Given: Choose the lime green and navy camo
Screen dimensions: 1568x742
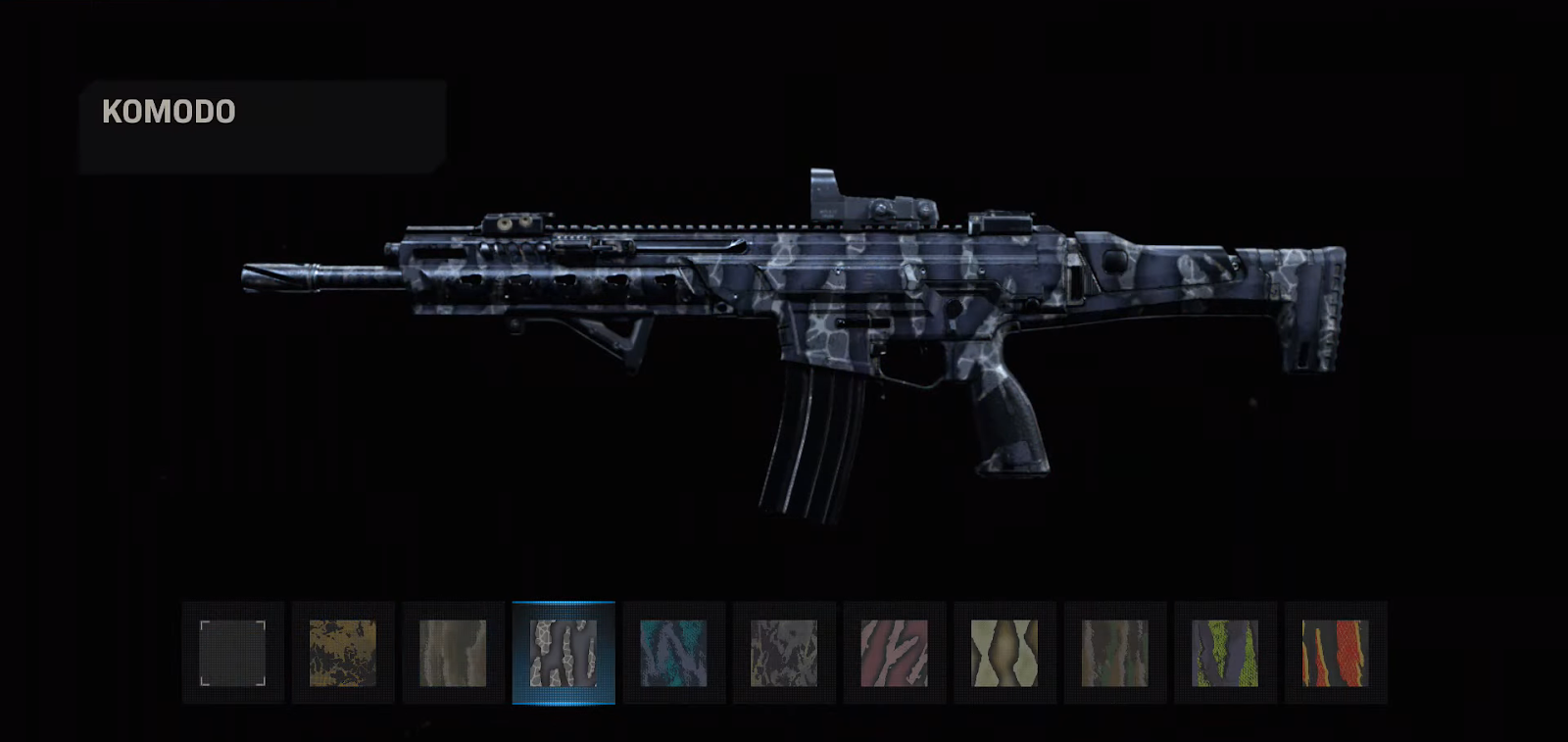Looking at the screenshot, I should 1225,653.
